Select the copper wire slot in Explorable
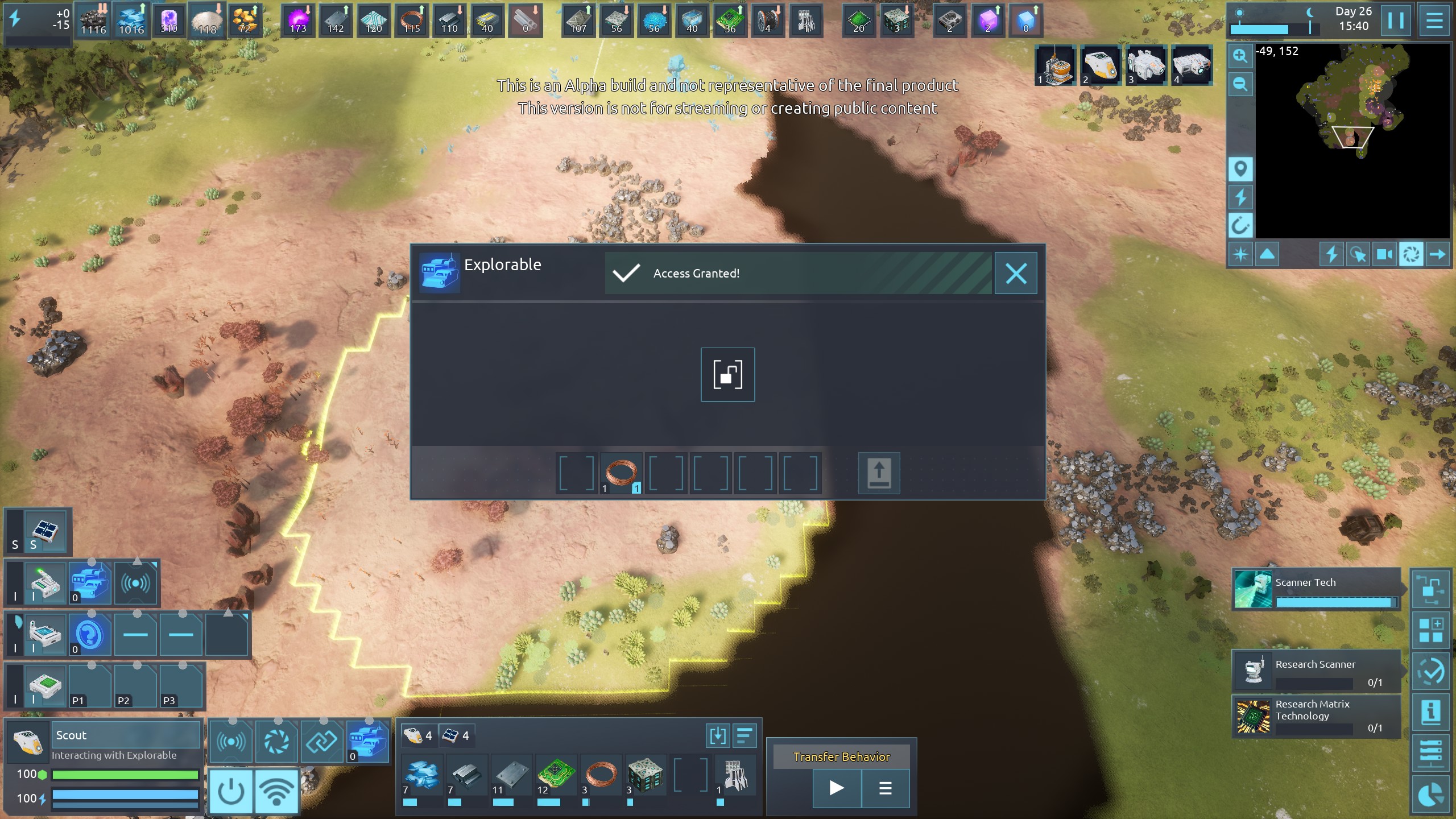 (621, 473)
